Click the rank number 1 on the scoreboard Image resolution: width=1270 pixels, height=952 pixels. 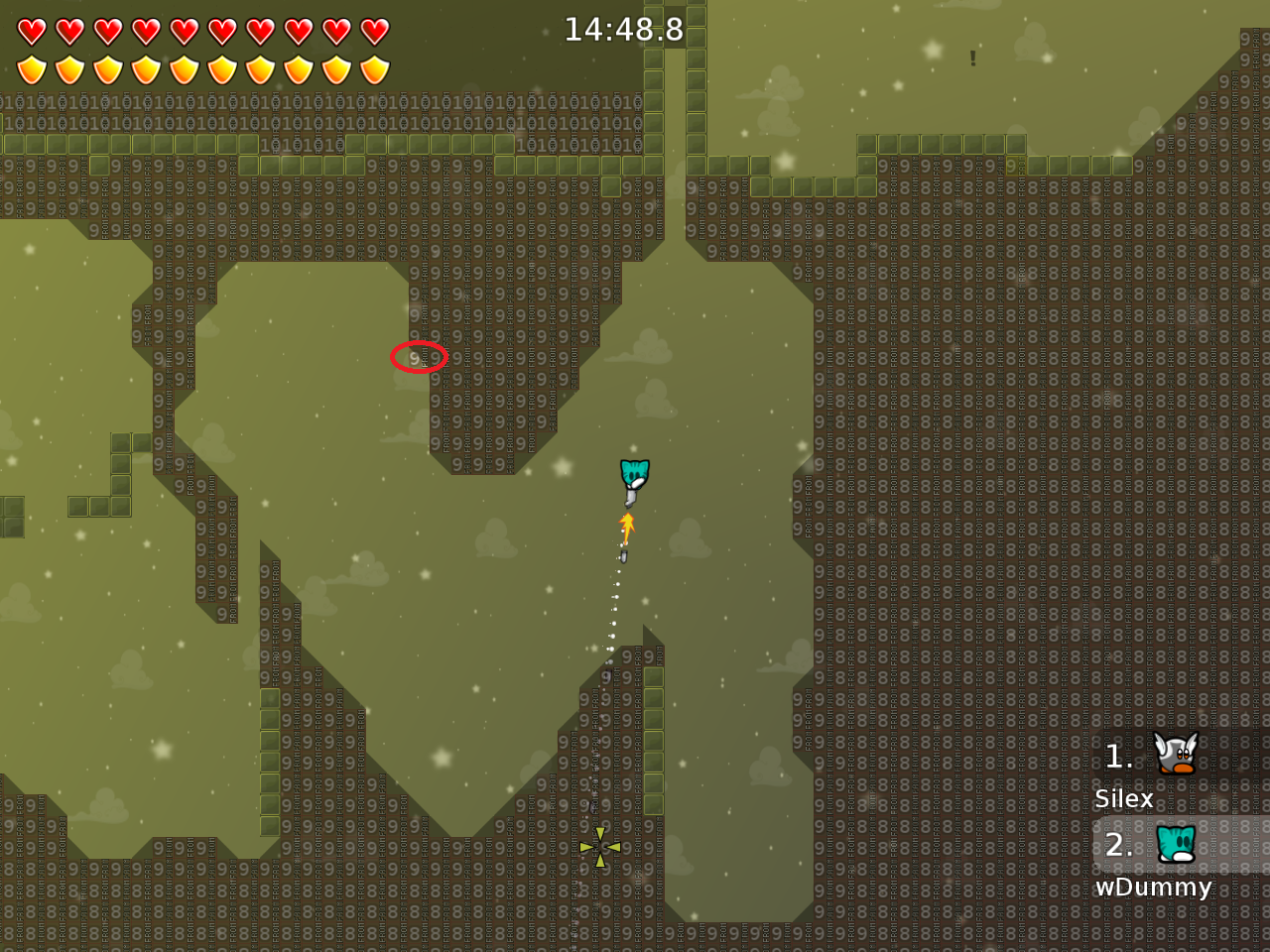tap(1118, 758)
